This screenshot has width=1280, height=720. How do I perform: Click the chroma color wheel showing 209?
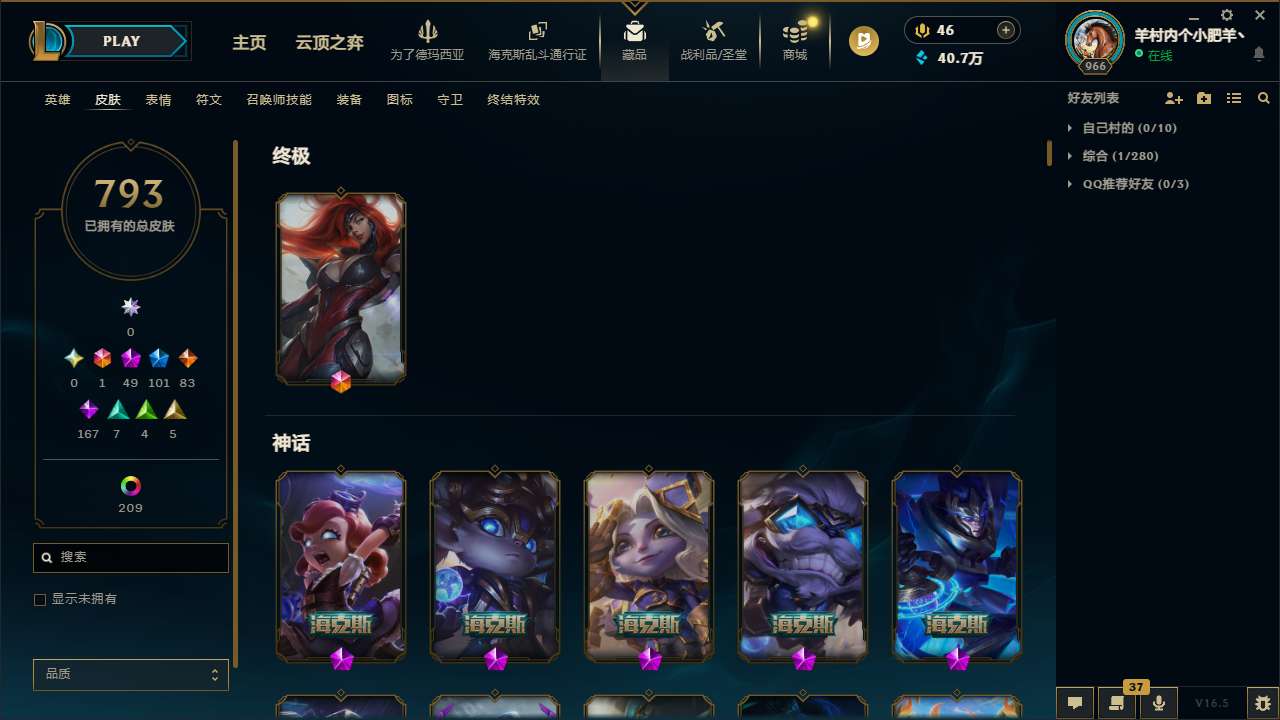point(130,484)
